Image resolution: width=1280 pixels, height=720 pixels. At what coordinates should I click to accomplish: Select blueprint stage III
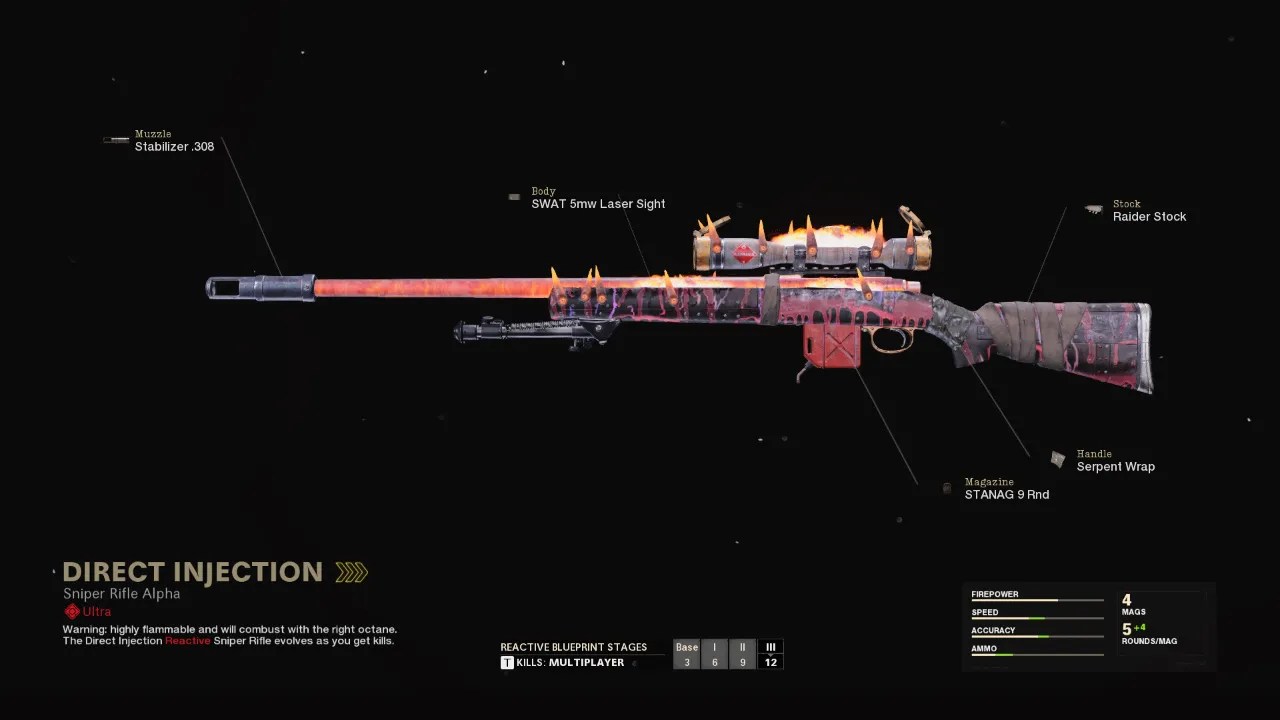point(771,654)
